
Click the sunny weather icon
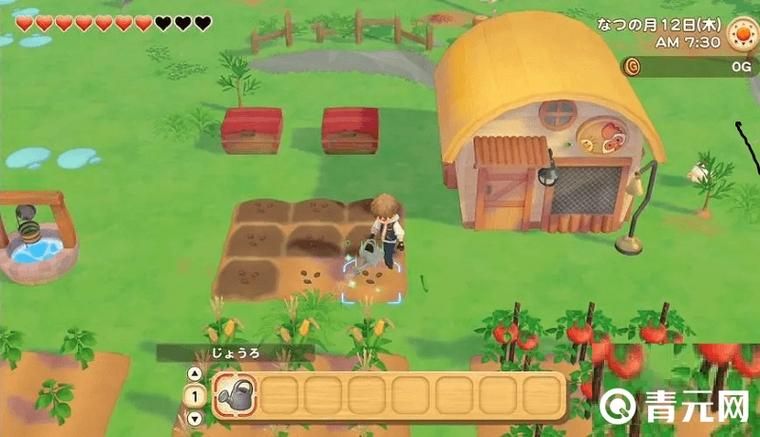742,34
